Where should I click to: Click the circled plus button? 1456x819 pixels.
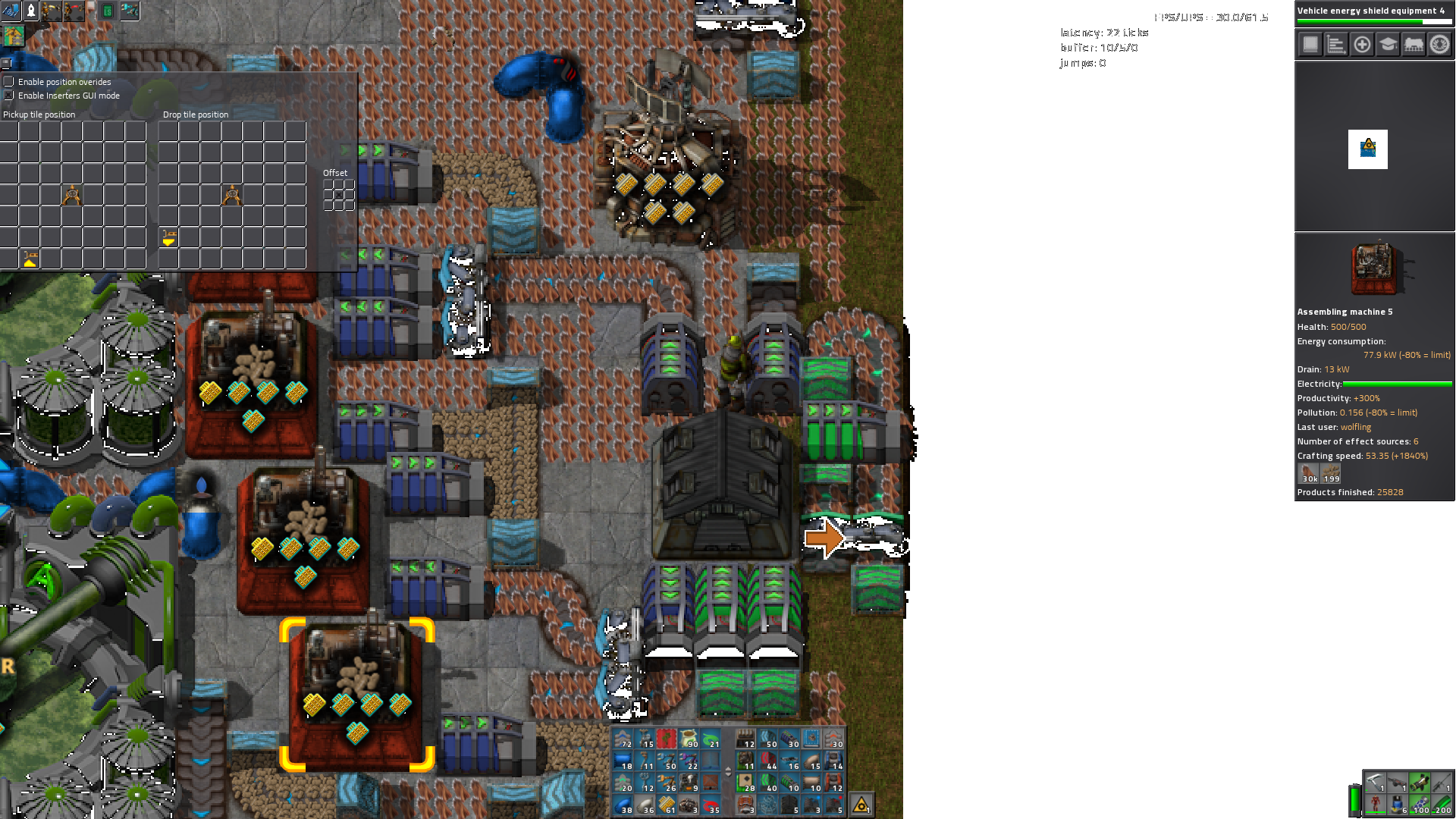coord(1362,45)
